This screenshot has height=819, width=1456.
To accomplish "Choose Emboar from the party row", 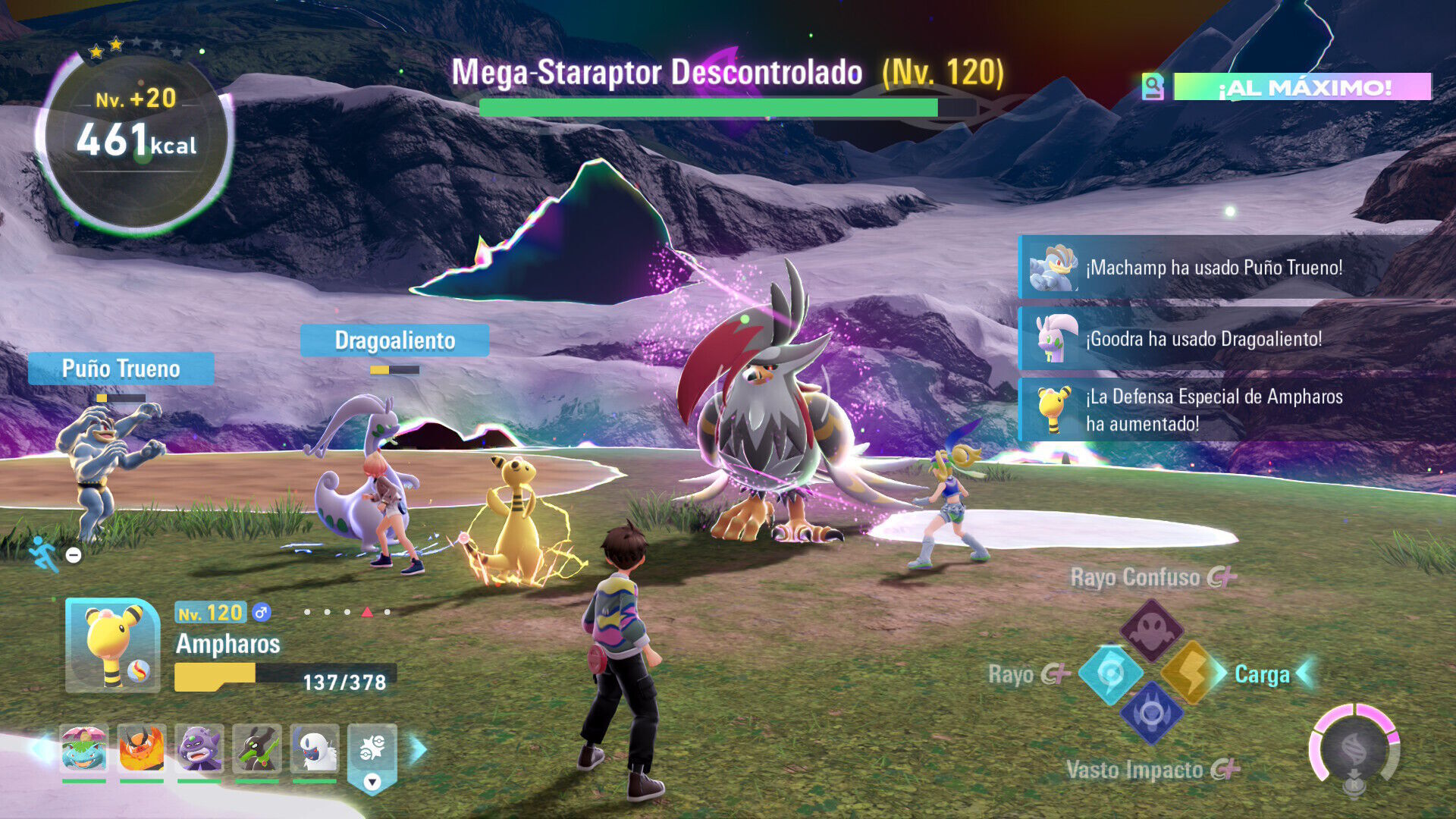I will tap(142, 749).
